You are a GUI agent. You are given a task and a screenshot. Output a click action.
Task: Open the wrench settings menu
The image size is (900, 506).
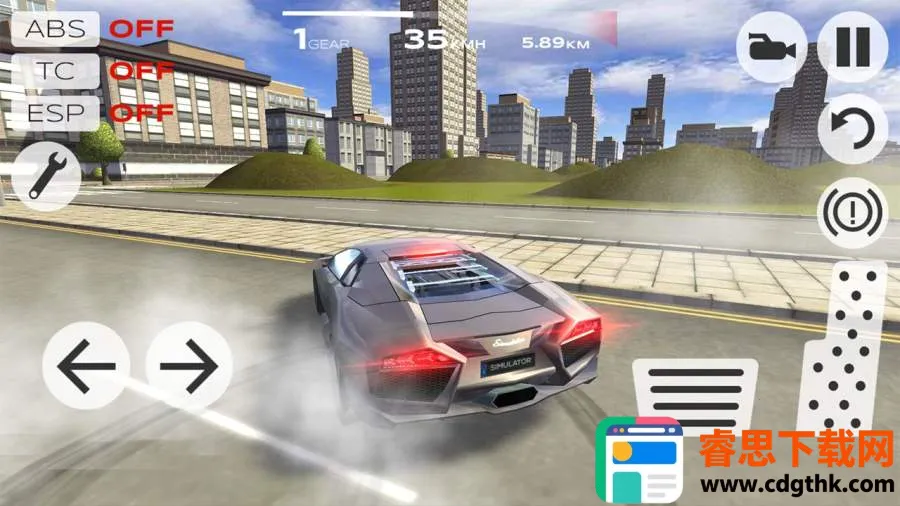[46, 175]
